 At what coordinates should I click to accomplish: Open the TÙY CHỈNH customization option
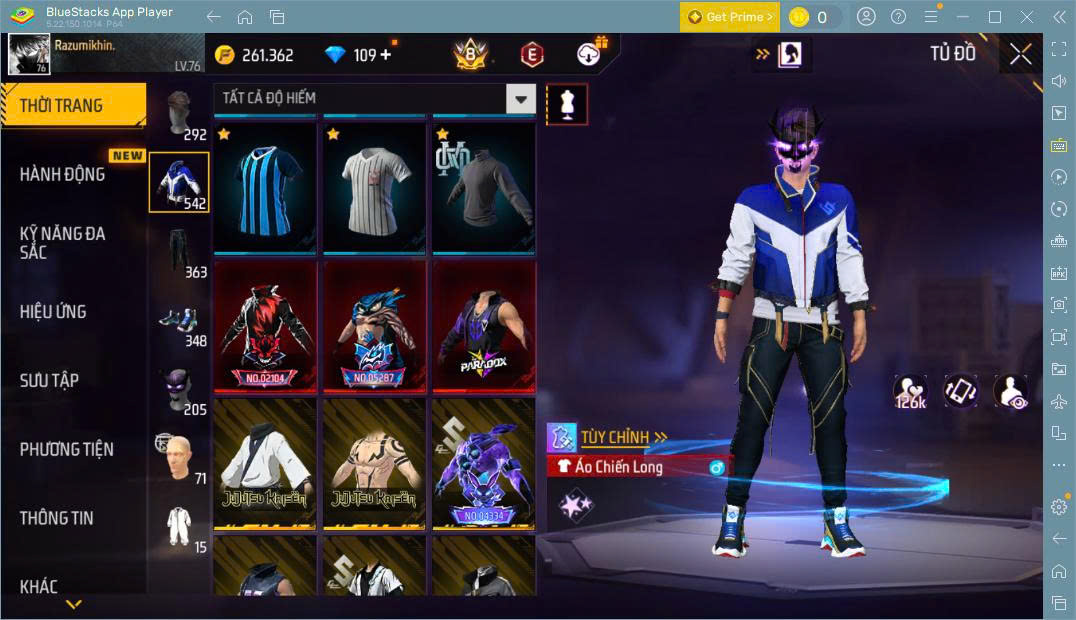coord(624,437)
